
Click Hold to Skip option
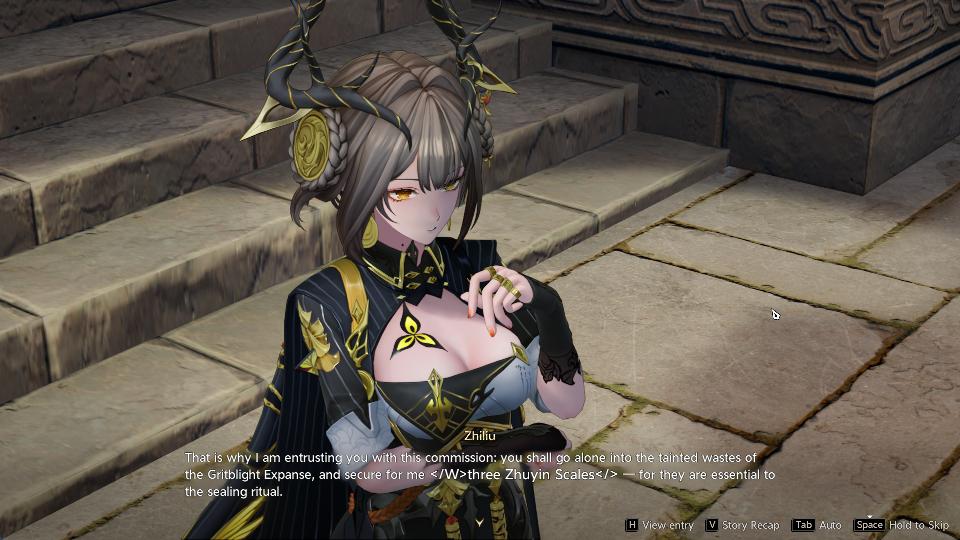[902, 525]
